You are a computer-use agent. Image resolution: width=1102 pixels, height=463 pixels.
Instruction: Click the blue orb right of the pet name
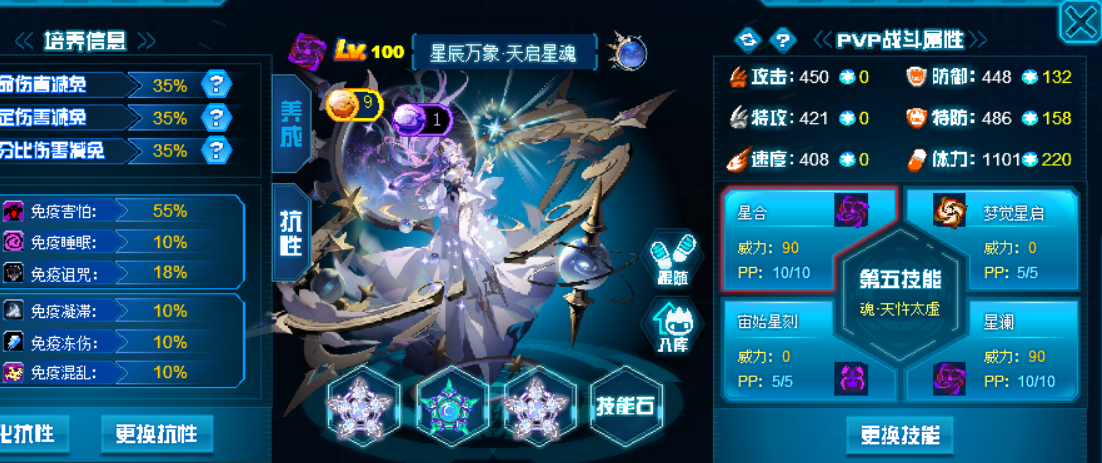tap(631, 52)
